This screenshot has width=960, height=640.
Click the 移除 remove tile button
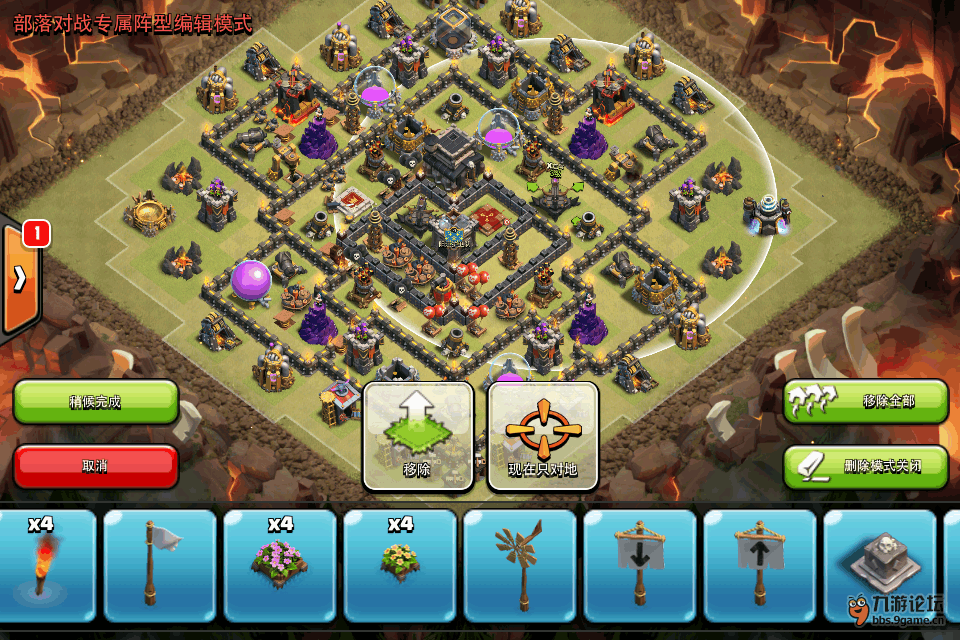pyautogui.click(x=418, y=436)
